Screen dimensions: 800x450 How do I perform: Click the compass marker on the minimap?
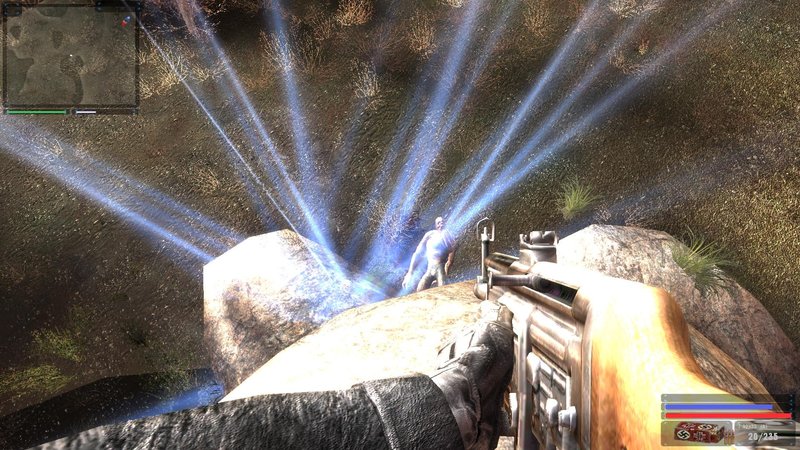(125, 21)
